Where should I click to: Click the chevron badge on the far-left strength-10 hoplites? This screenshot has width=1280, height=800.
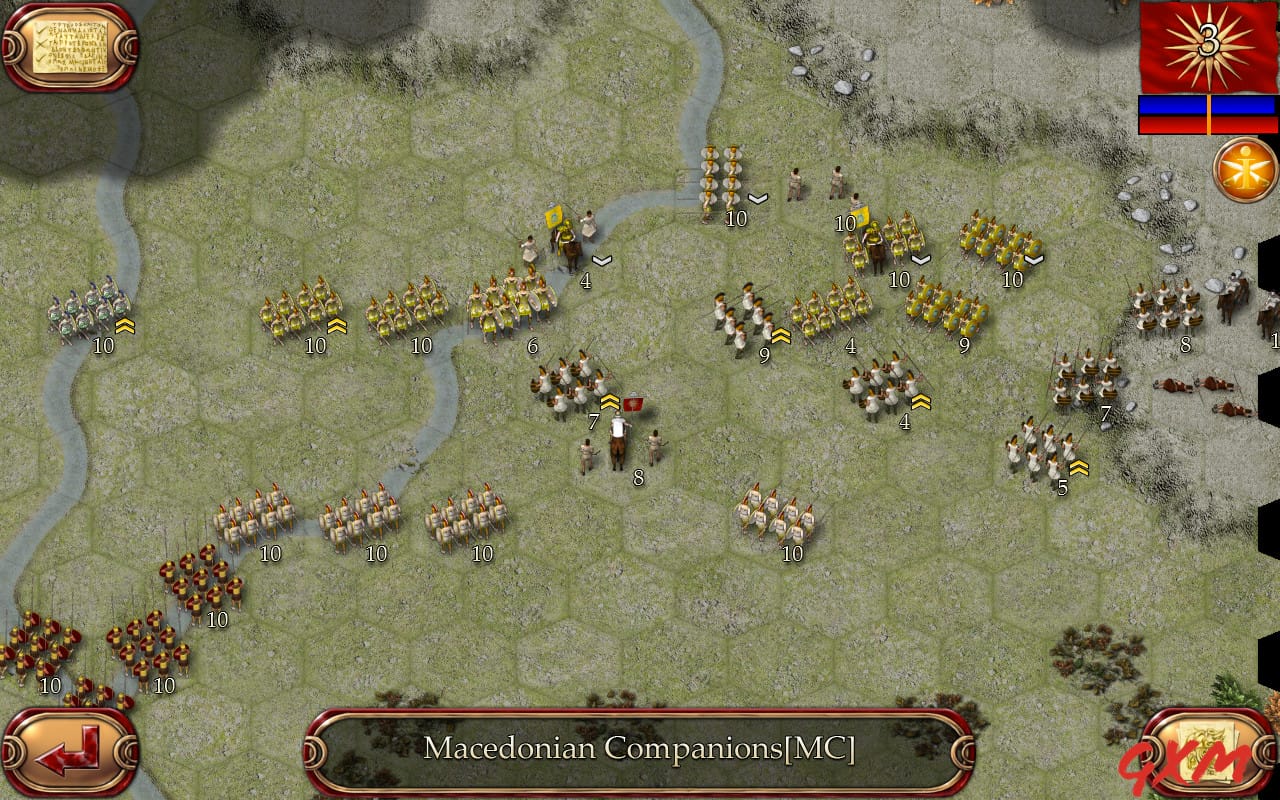pyautogui.click(x=127, y=325)
